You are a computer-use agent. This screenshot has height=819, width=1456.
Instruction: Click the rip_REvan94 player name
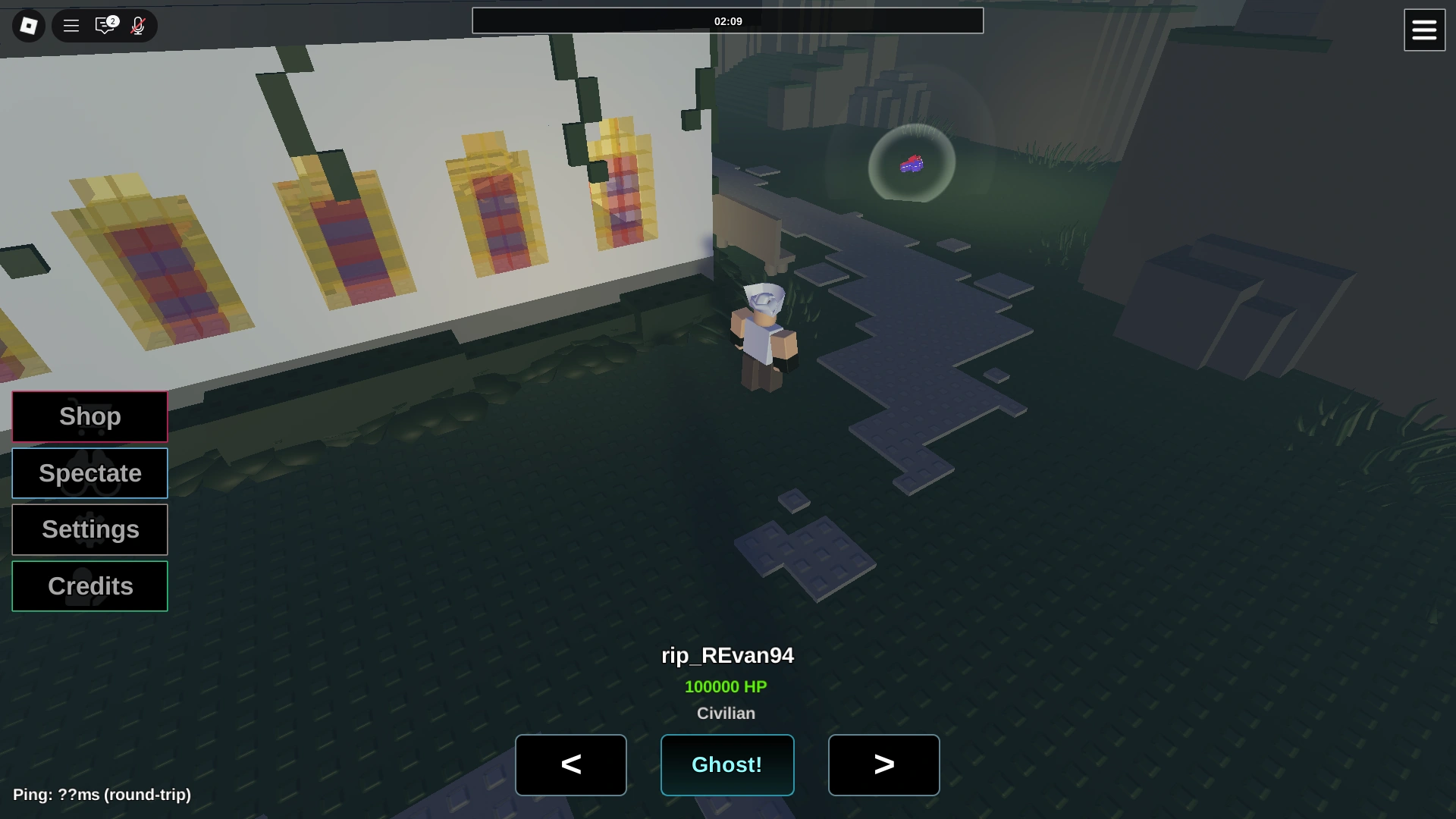726,655
